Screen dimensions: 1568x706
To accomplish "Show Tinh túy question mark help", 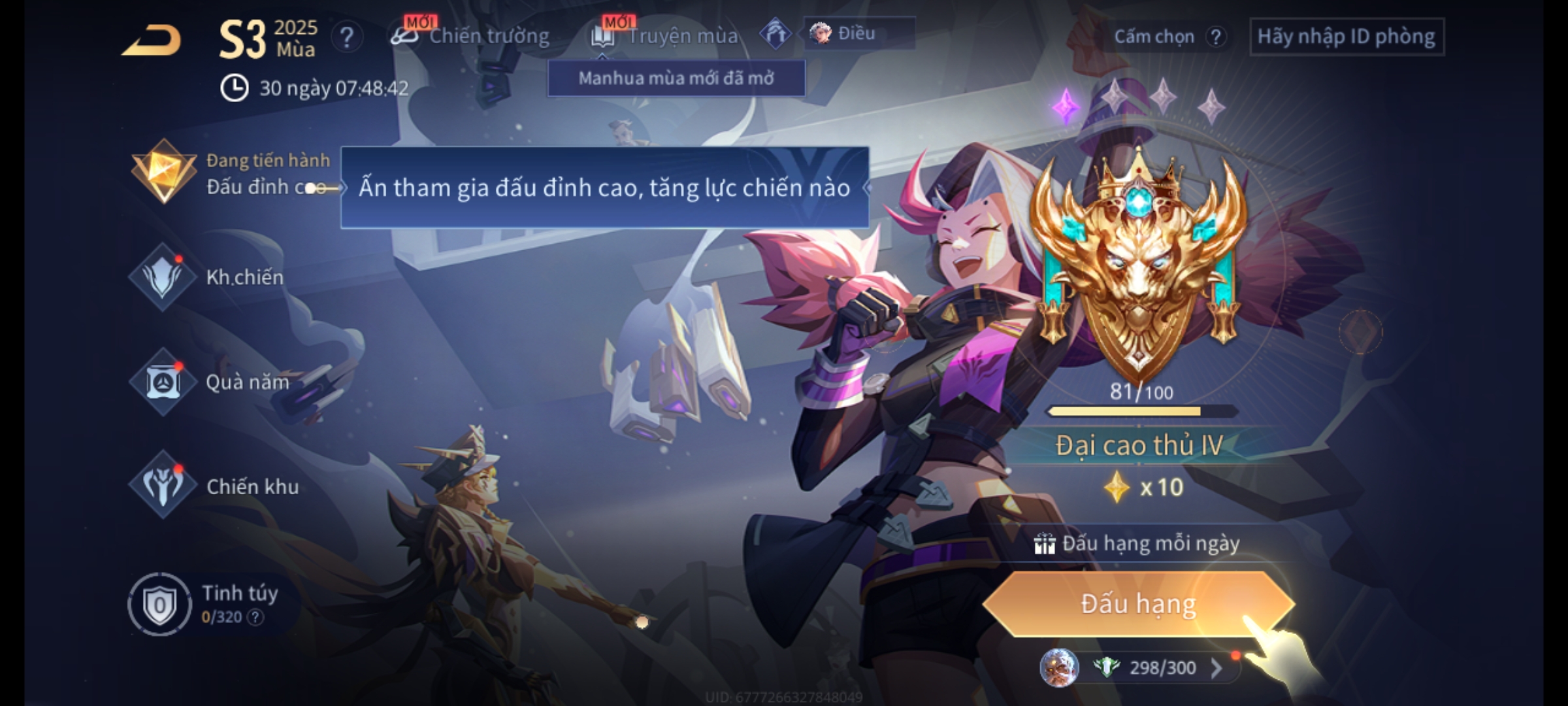I will point(255,617).
